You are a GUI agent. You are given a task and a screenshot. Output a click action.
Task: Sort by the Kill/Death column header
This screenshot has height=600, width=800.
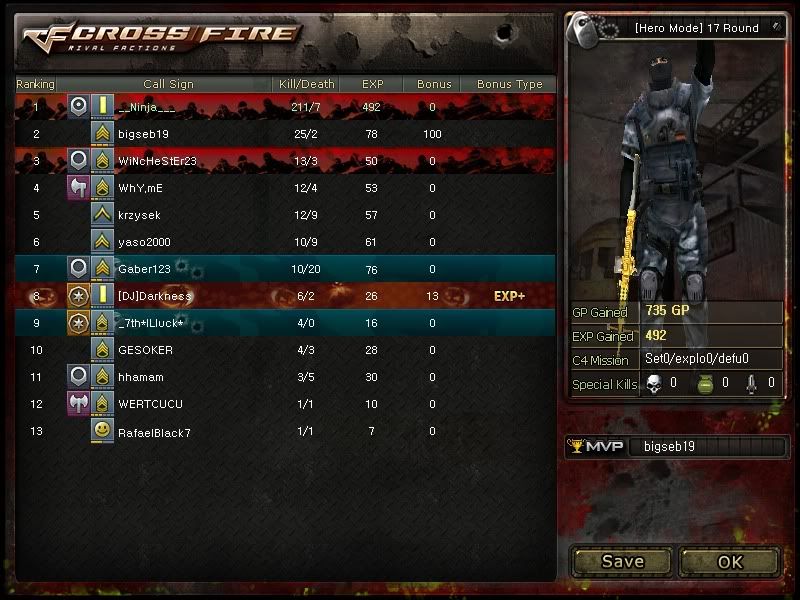[x=305, y=84]
